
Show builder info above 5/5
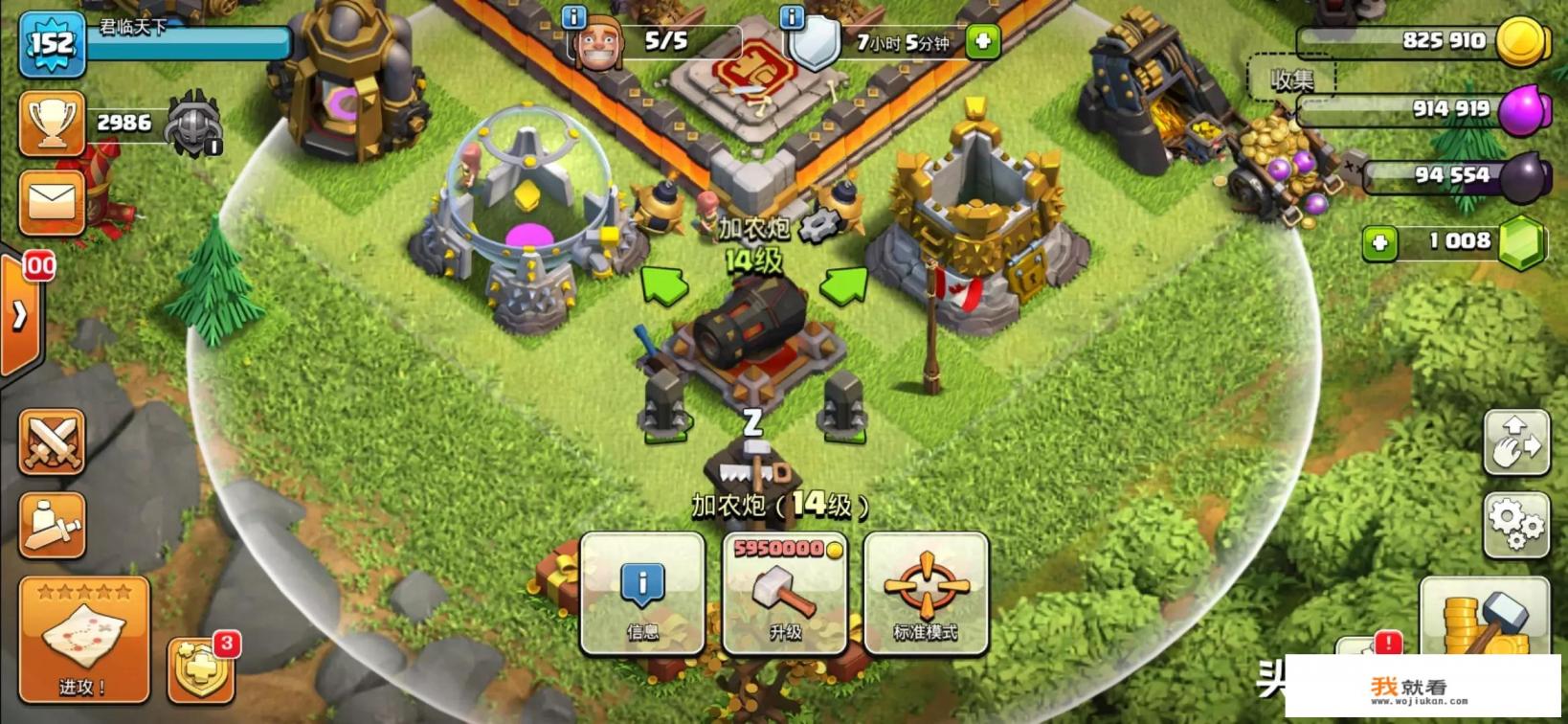573,16
